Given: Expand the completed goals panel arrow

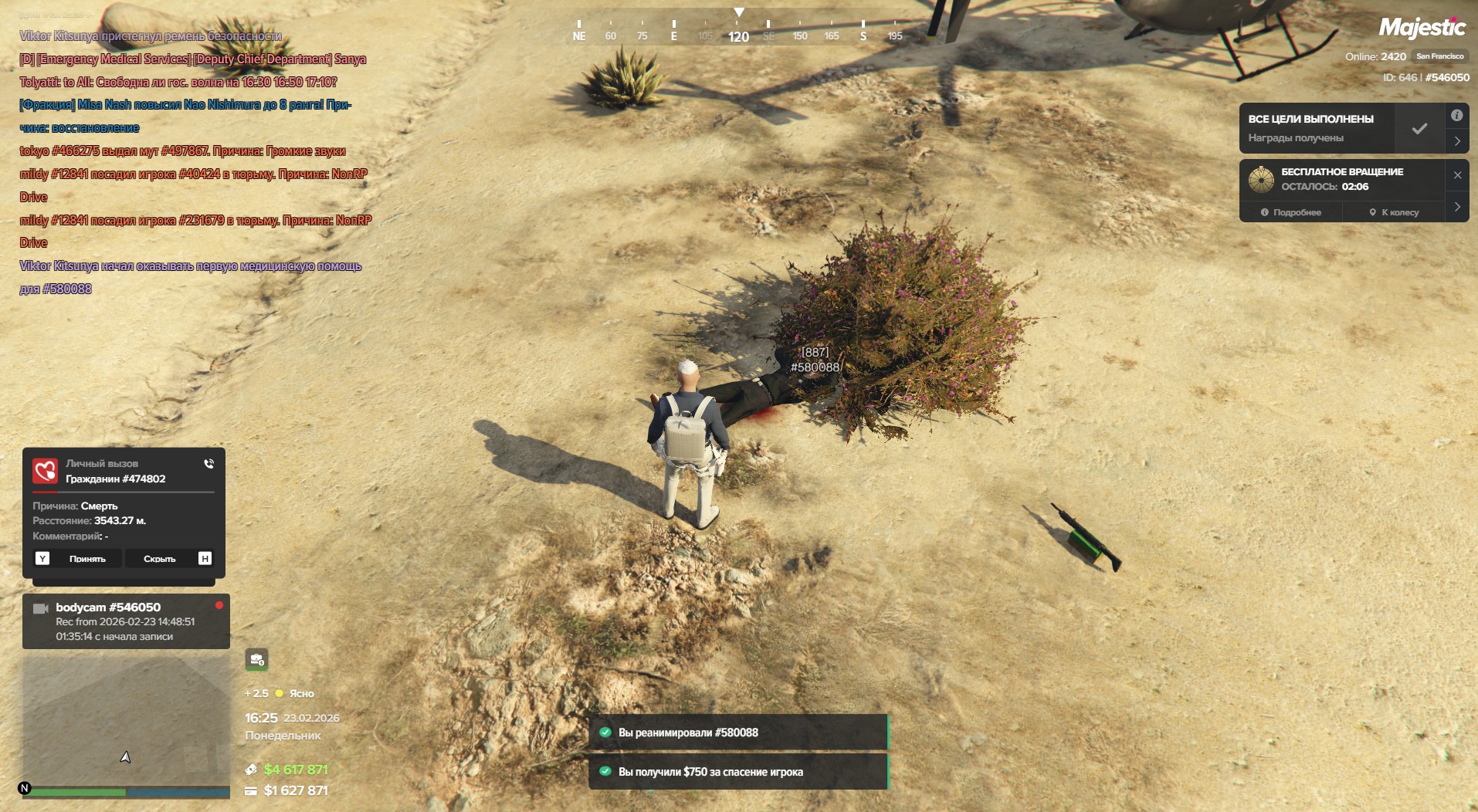Looking at the screenshot, I should [1457, 141].
